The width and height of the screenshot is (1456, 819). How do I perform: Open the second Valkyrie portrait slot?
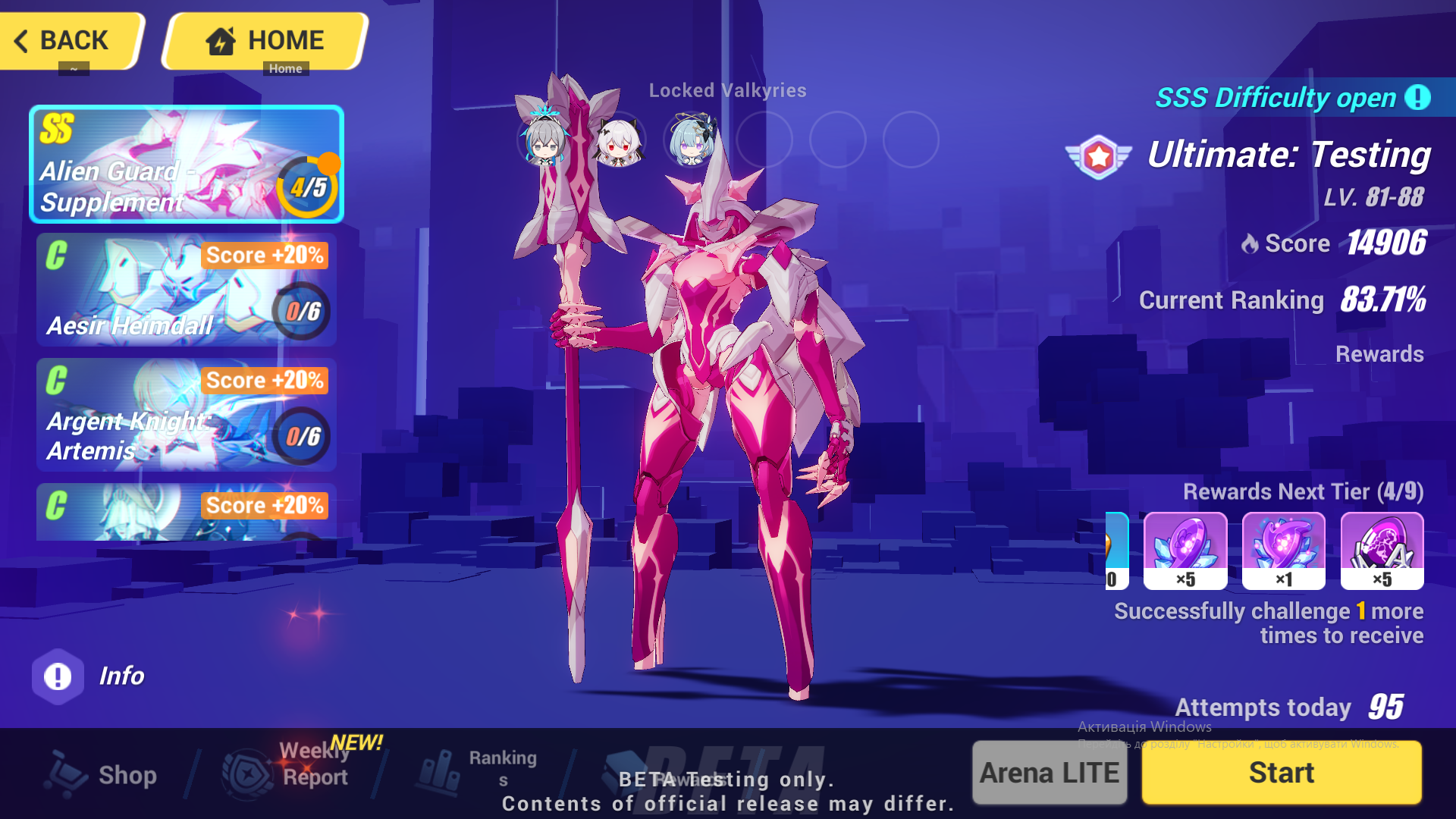pyautogui.click(x=620, y=141)
